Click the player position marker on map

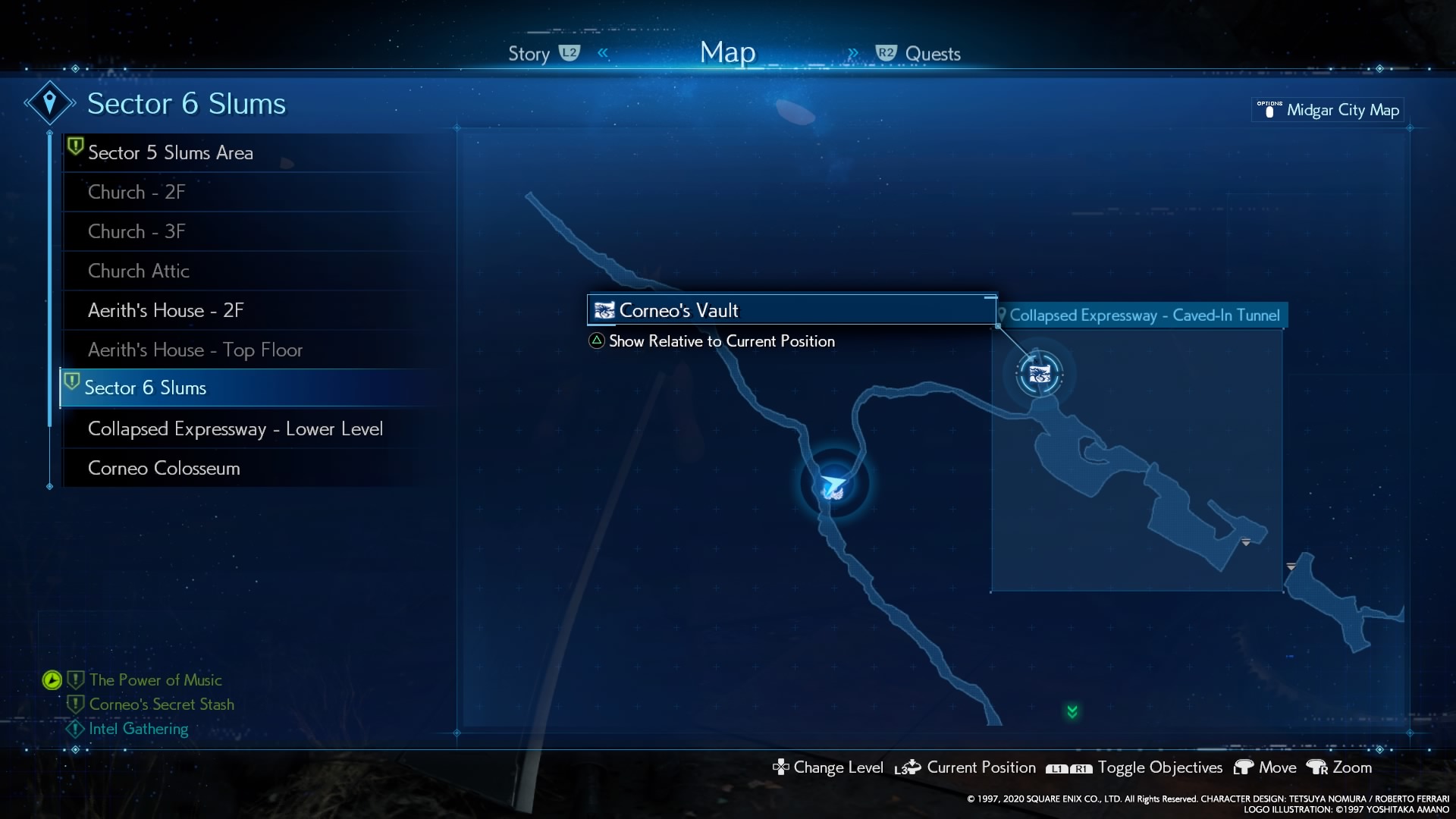point(833,485)
